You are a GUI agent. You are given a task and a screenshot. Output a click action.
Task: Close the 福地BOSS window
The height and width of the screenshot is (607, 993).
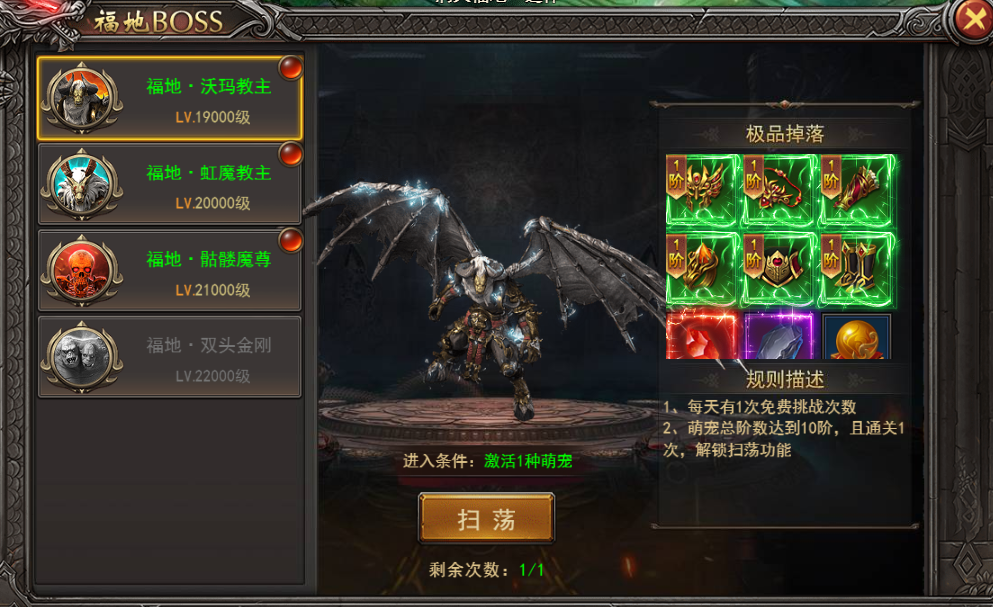[971, 18]
